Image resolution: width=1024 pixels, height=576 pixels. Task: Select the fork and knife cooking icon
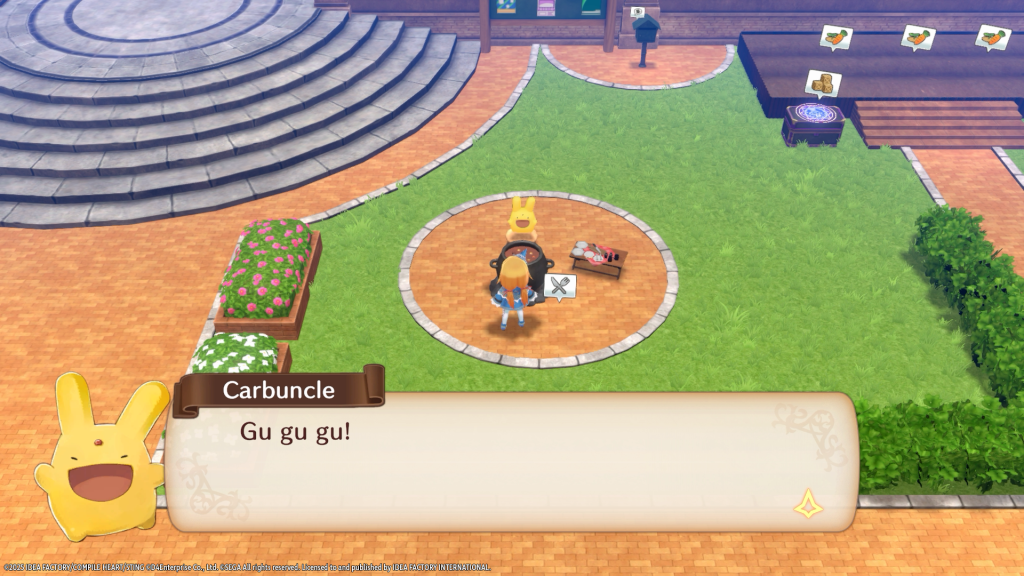click(560, 287)
